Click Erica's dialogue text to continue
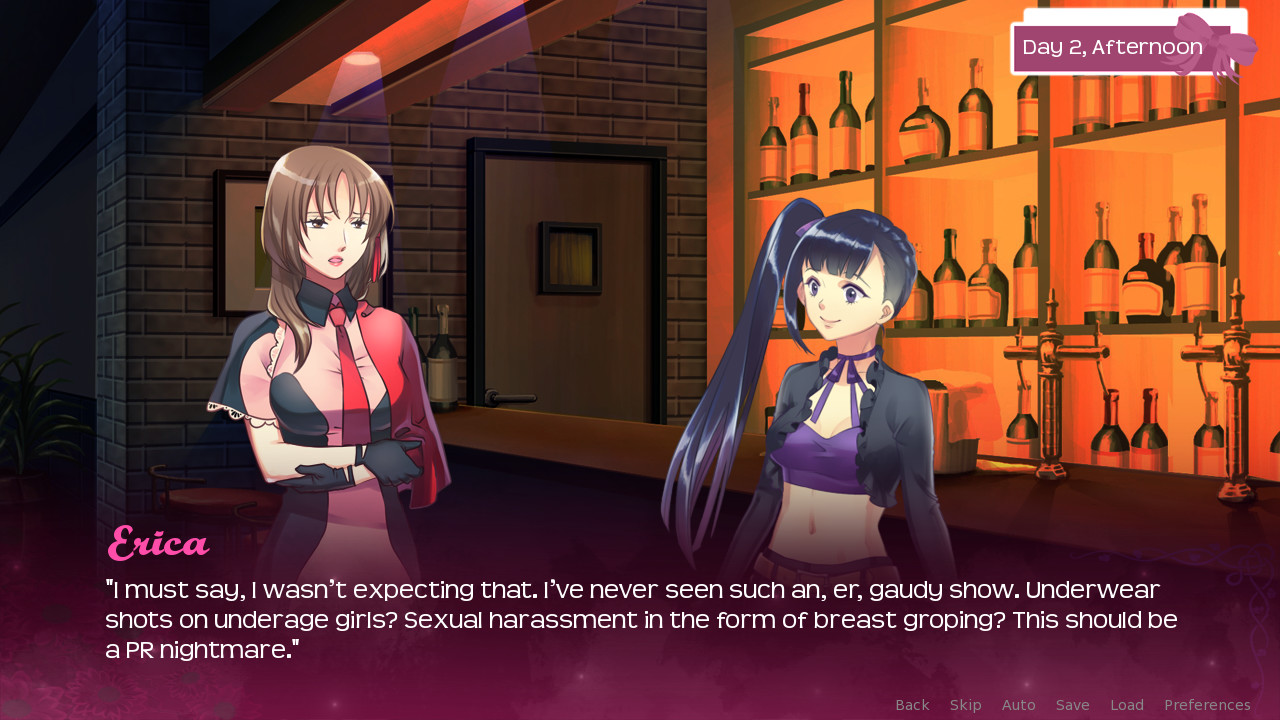The width and height of the screenshot is (1280, 720). (640, 620)
